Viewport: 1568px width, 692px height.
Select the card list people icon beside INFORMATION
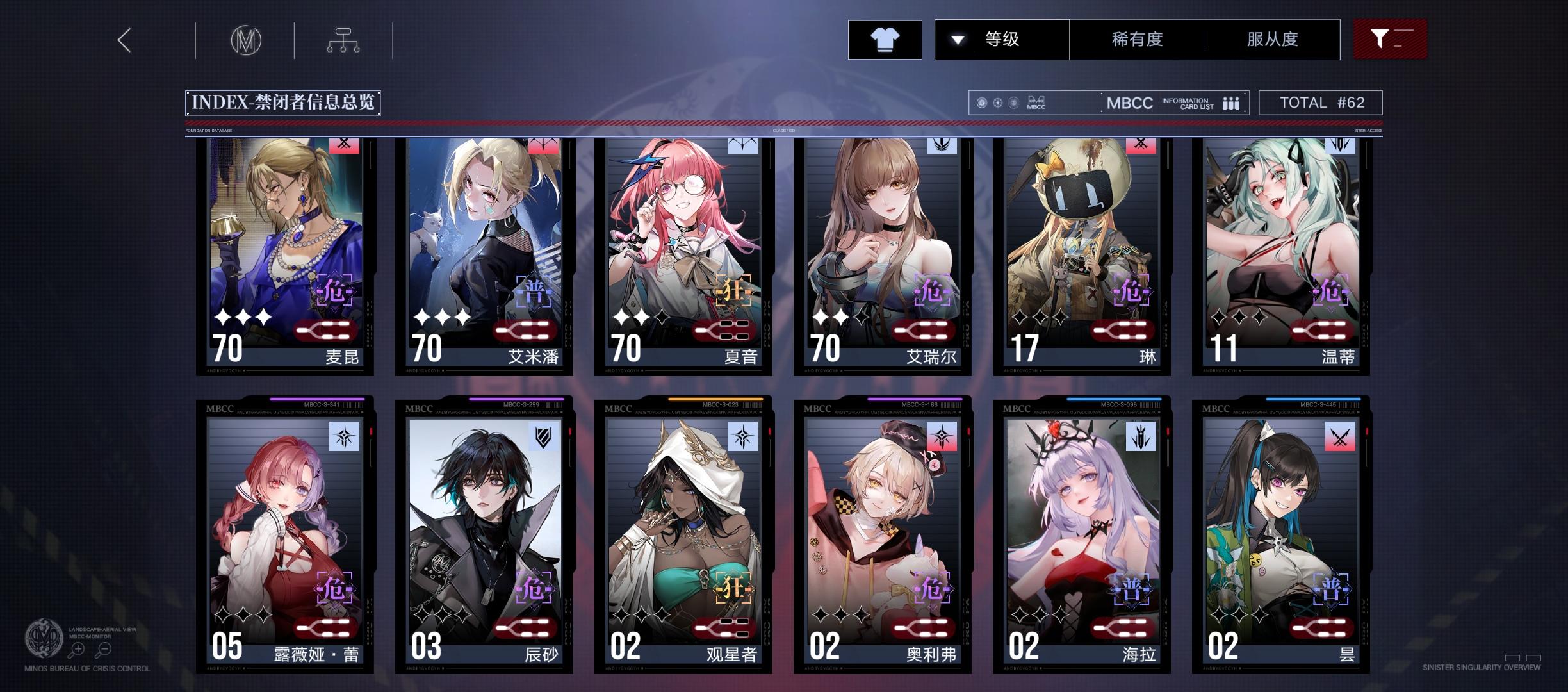pyautogui.click(x=1230, y=103)
